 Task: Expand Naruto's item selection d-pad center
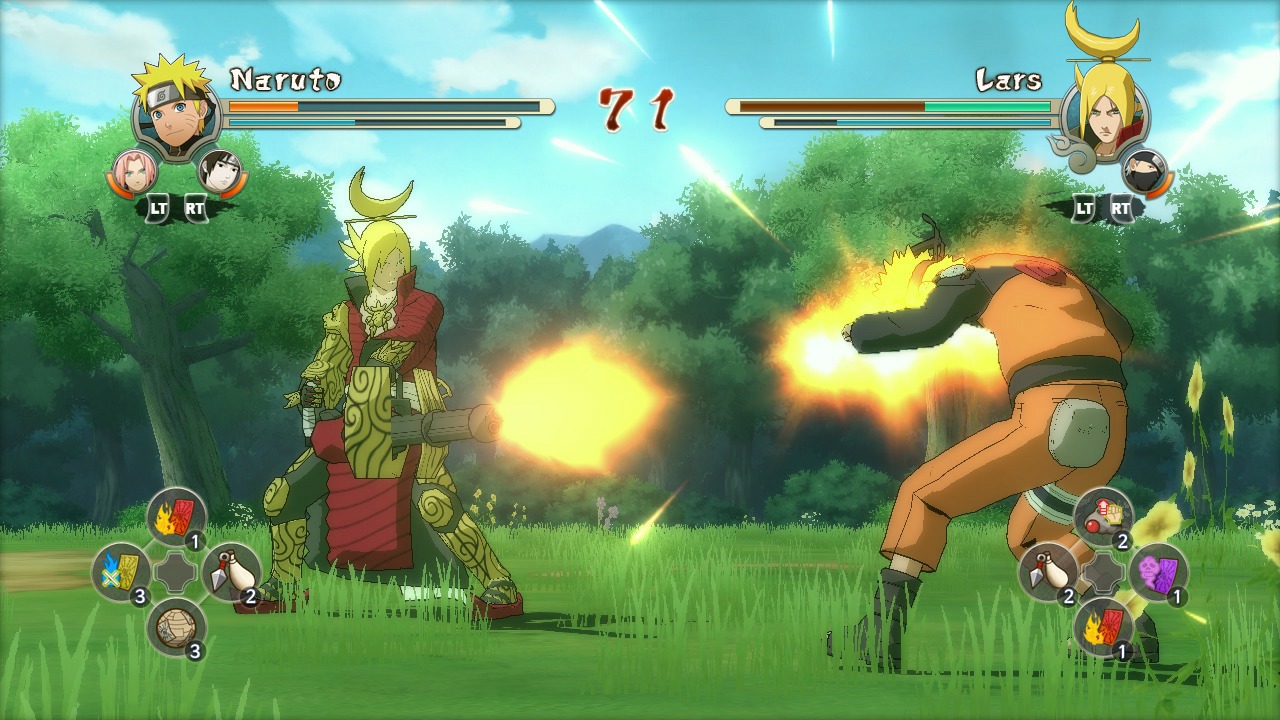pos(175,573)
